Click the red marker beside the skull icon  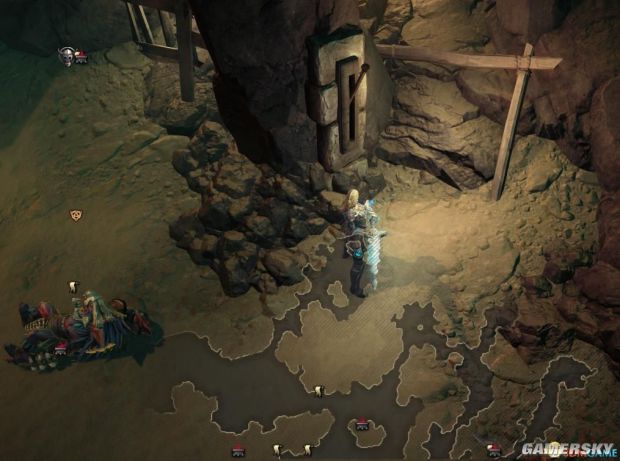81,58
